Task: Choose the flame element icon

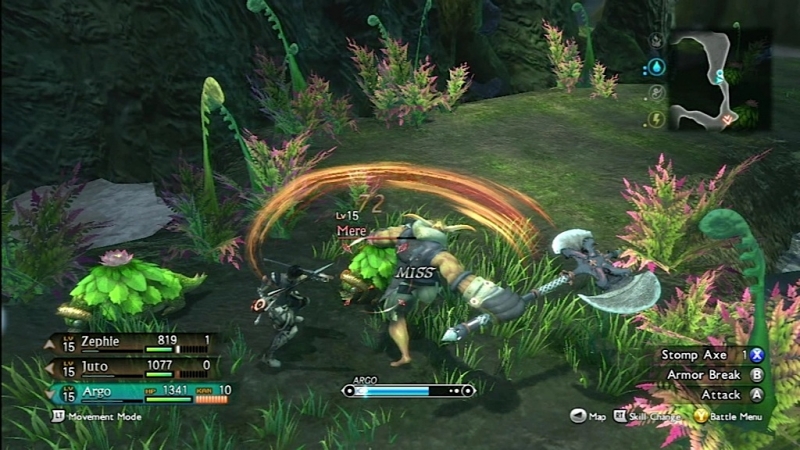Action: (x=656, y=42)
